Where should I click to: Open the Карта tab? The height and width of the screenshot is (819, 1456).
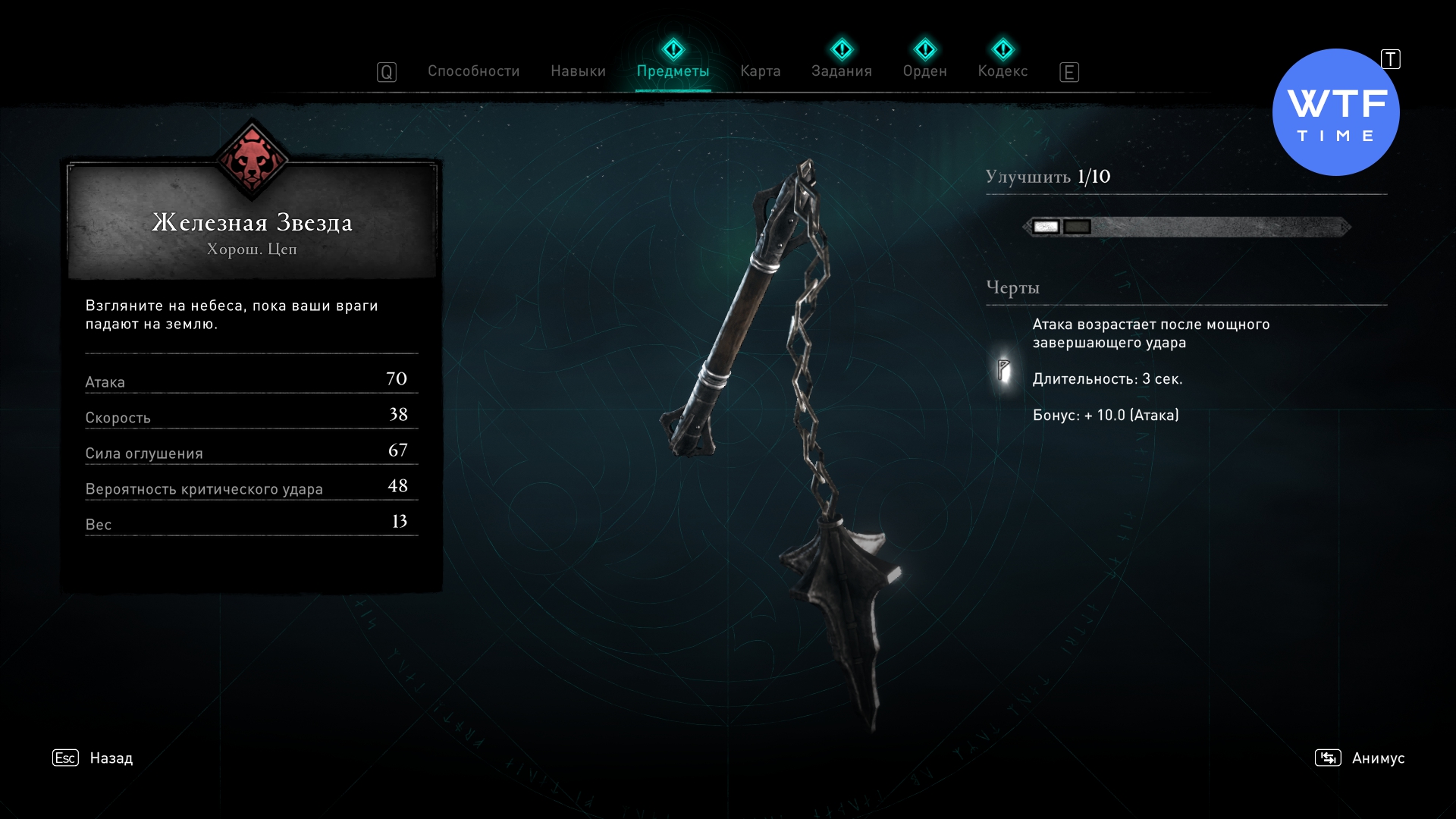tap(760, 71)
